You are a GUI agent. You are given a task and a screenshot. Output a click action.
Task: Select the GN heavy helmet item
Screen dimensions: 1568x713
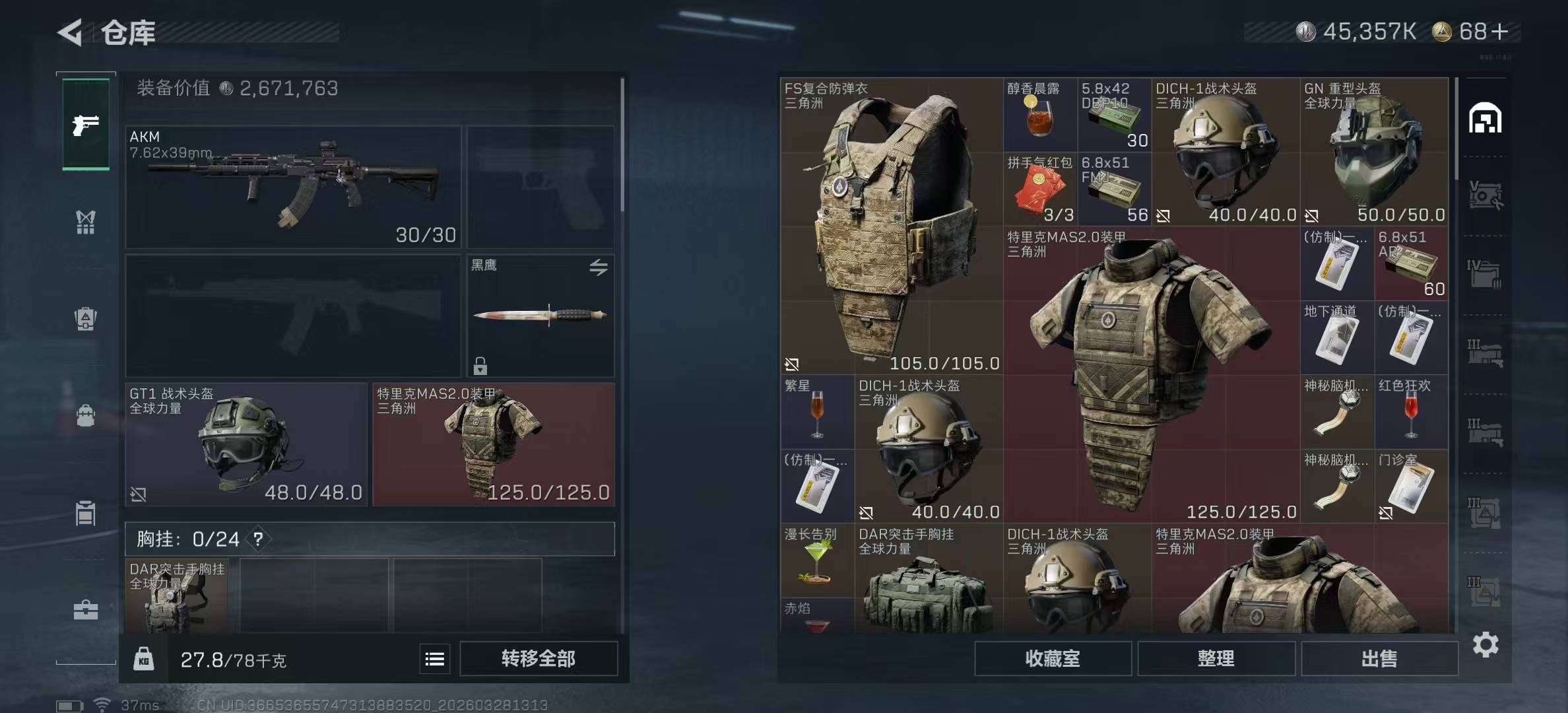[x=1374, y=151]
